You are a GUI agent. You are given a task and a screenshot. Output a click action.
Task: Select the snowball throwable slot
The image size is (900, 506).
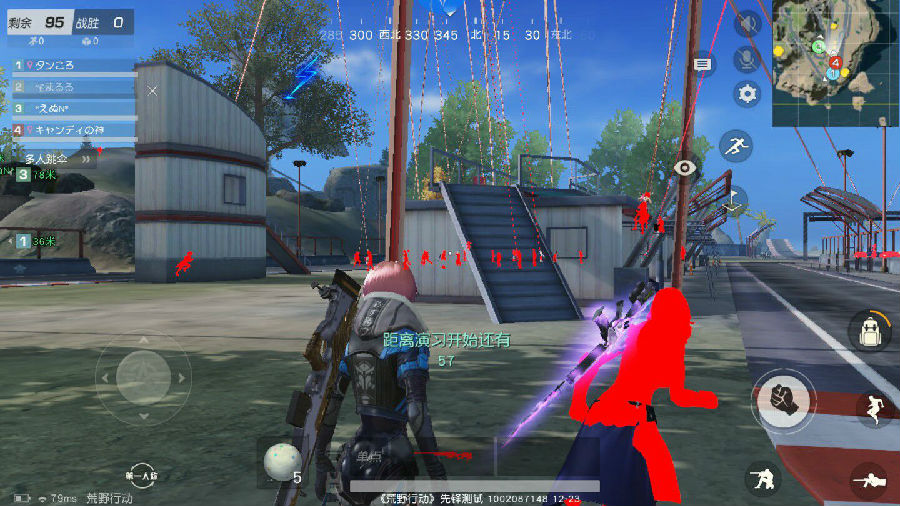click(282, 461)
